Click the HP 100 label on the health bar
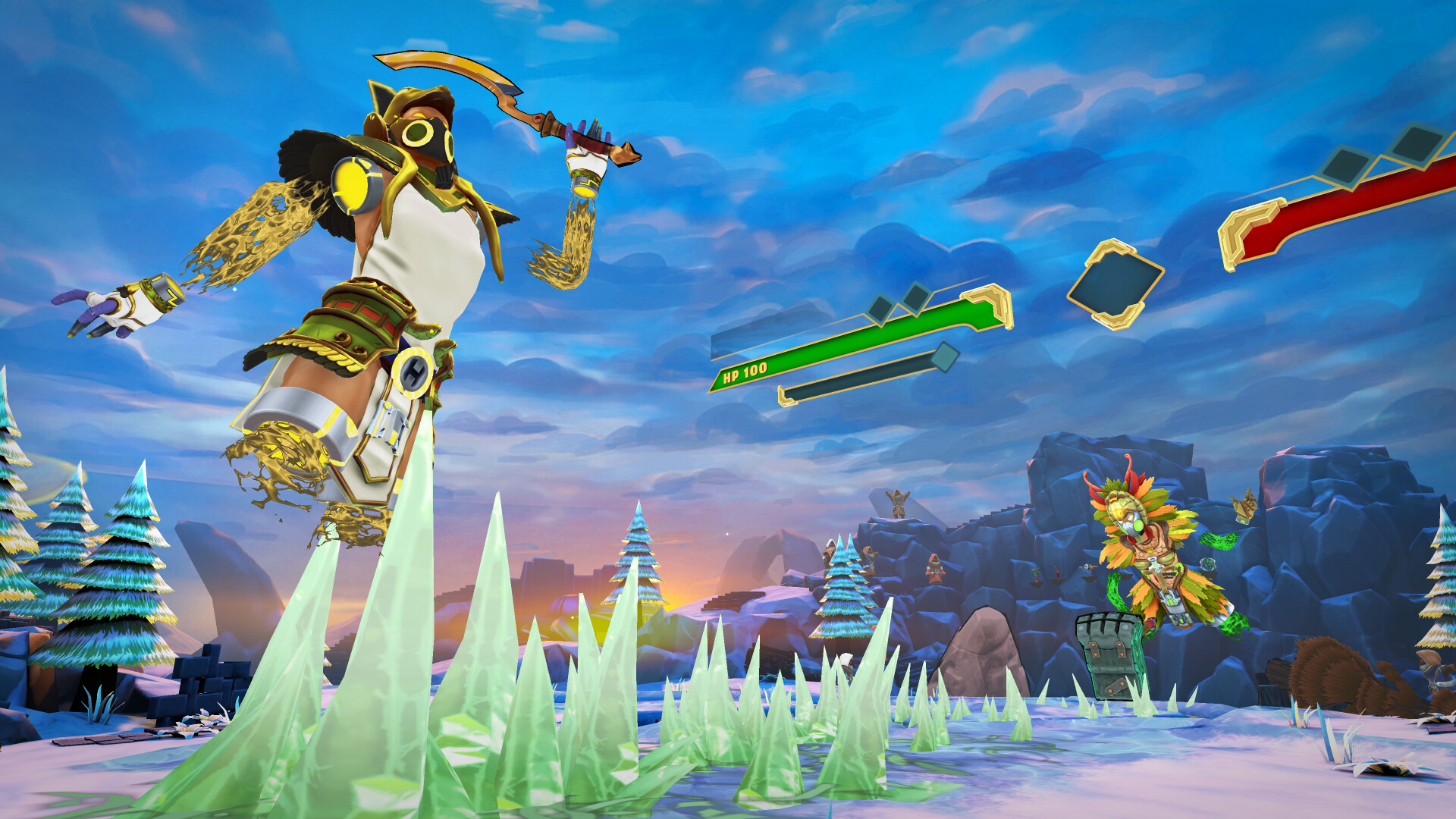1456x819 pixels. tap(745, 372)
